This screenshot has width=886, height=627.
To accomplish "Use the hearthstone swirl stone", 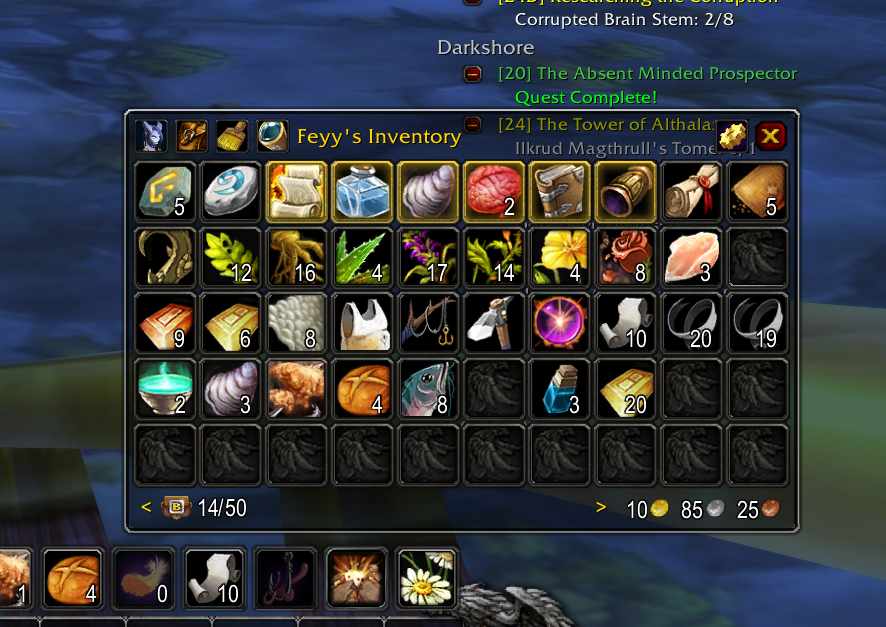I will point(231,191).
